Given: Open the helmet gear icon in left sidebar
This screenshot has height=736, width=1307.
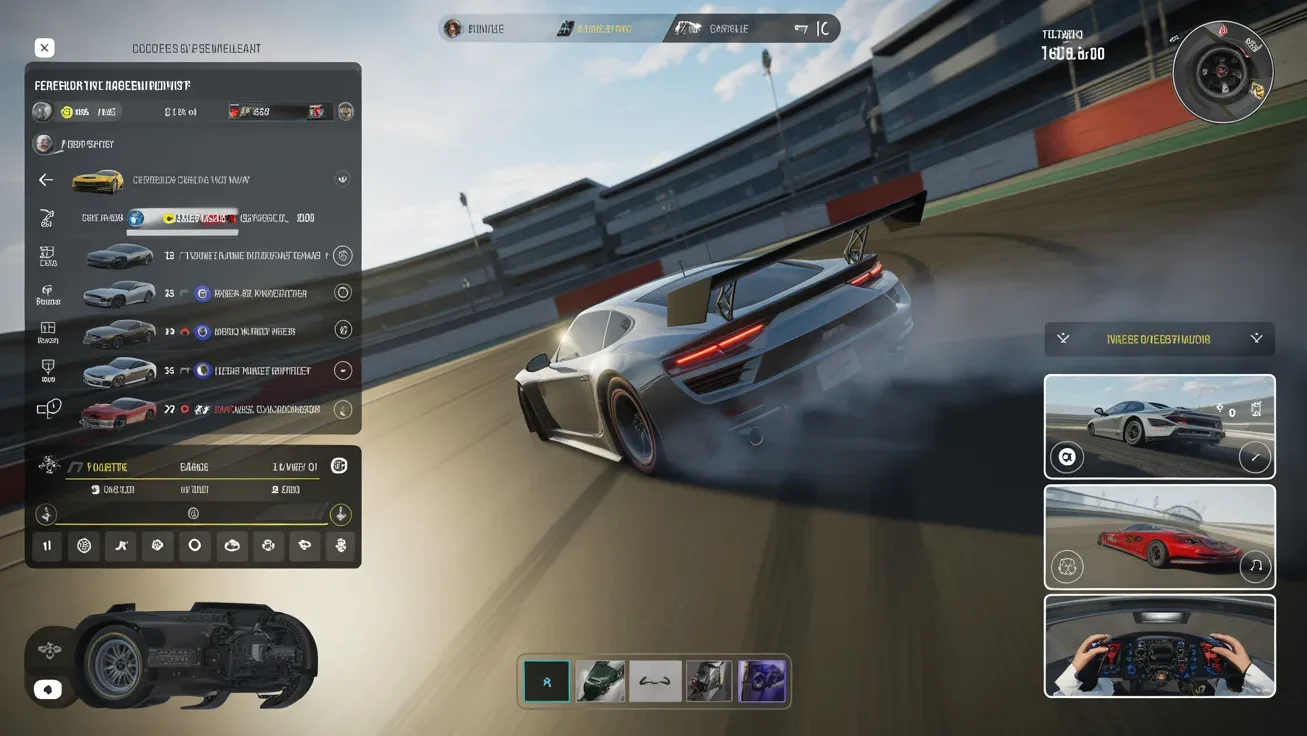Looking at the screenshot, I should tap(47, 292).
